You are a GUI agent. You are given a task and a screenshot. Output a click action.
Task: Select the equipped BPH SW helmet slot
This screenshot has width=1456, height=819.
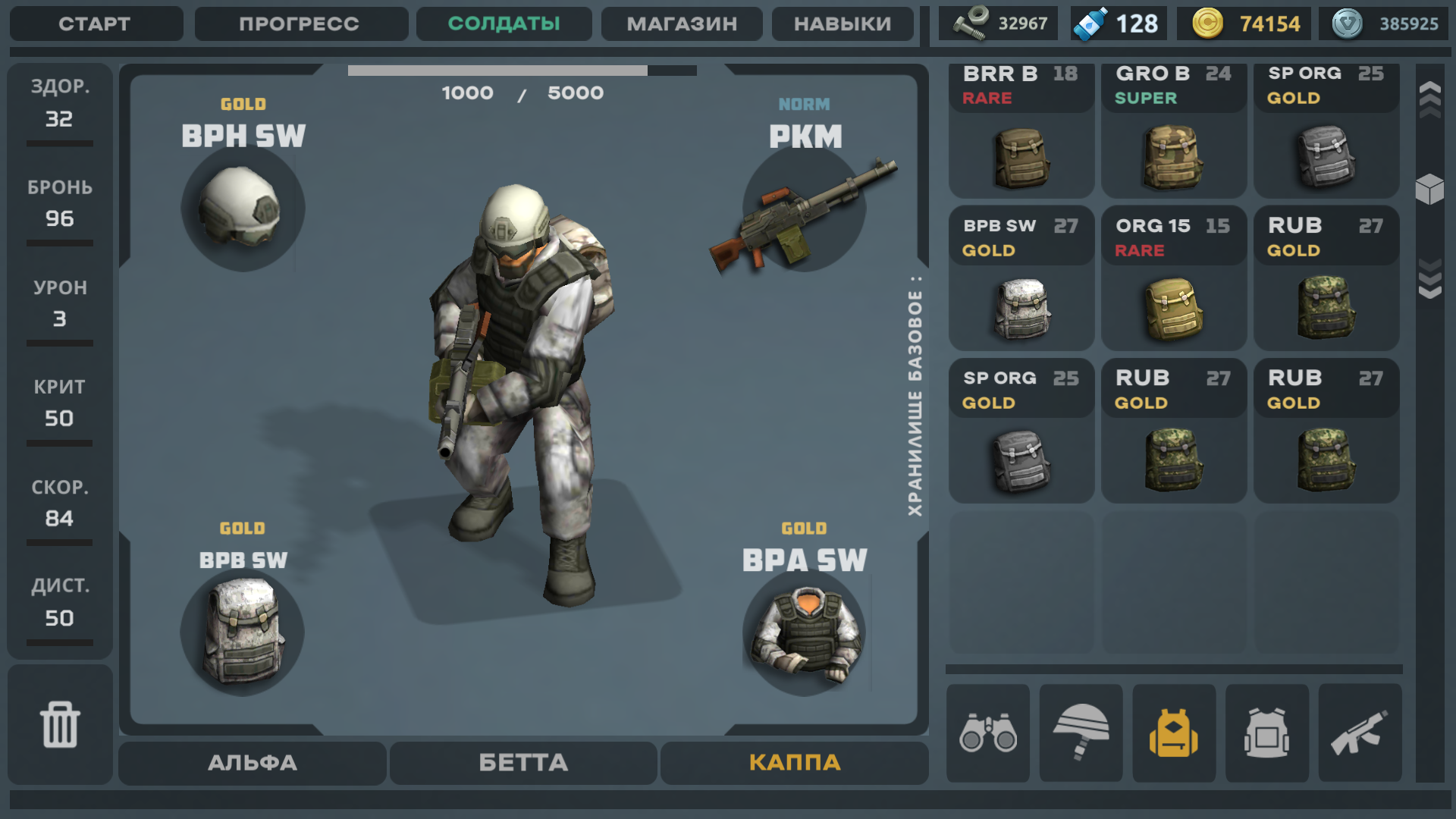243,208
